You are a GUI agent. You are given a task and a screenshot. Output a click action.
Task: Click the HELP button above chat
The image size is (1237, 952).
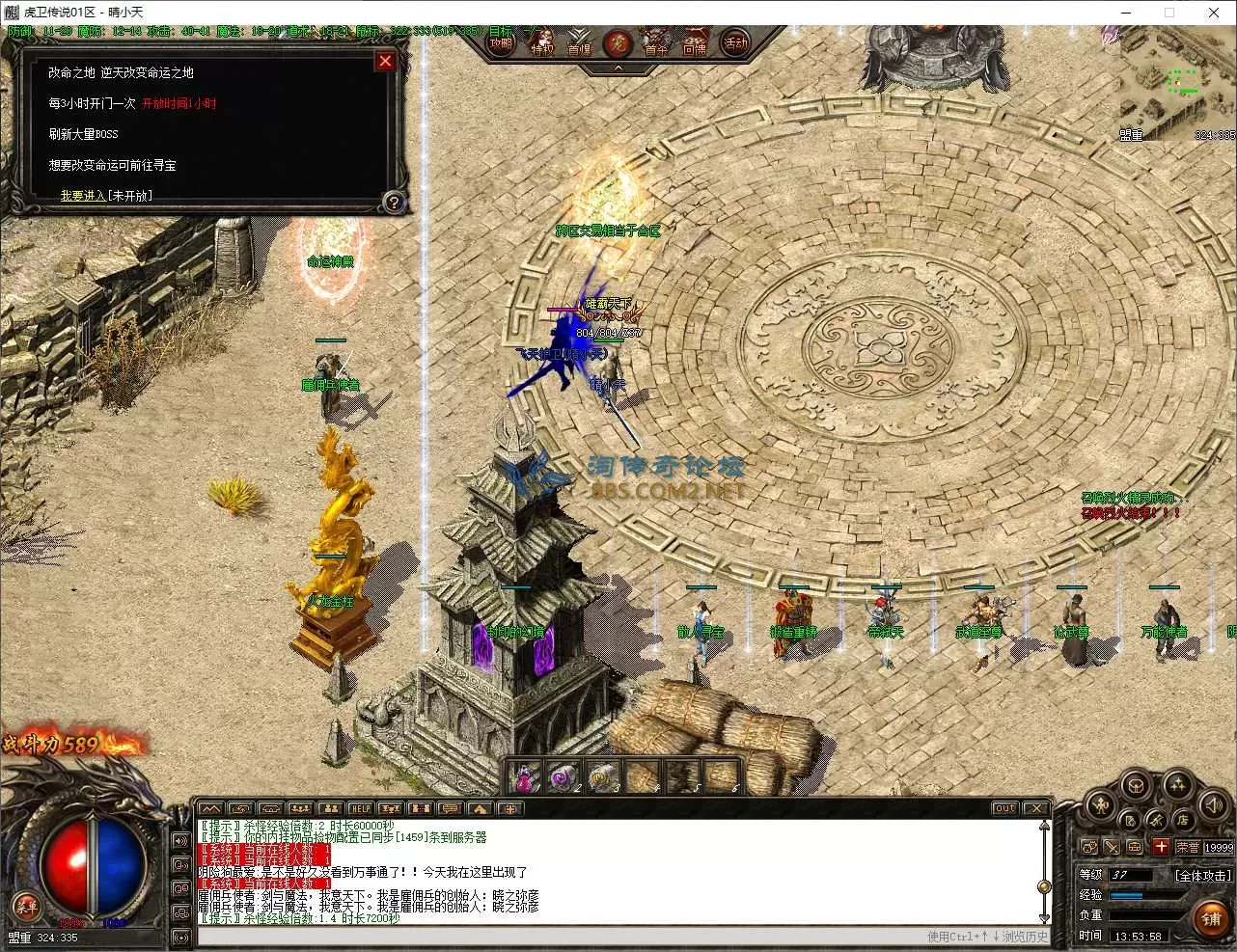click(360, 808)
